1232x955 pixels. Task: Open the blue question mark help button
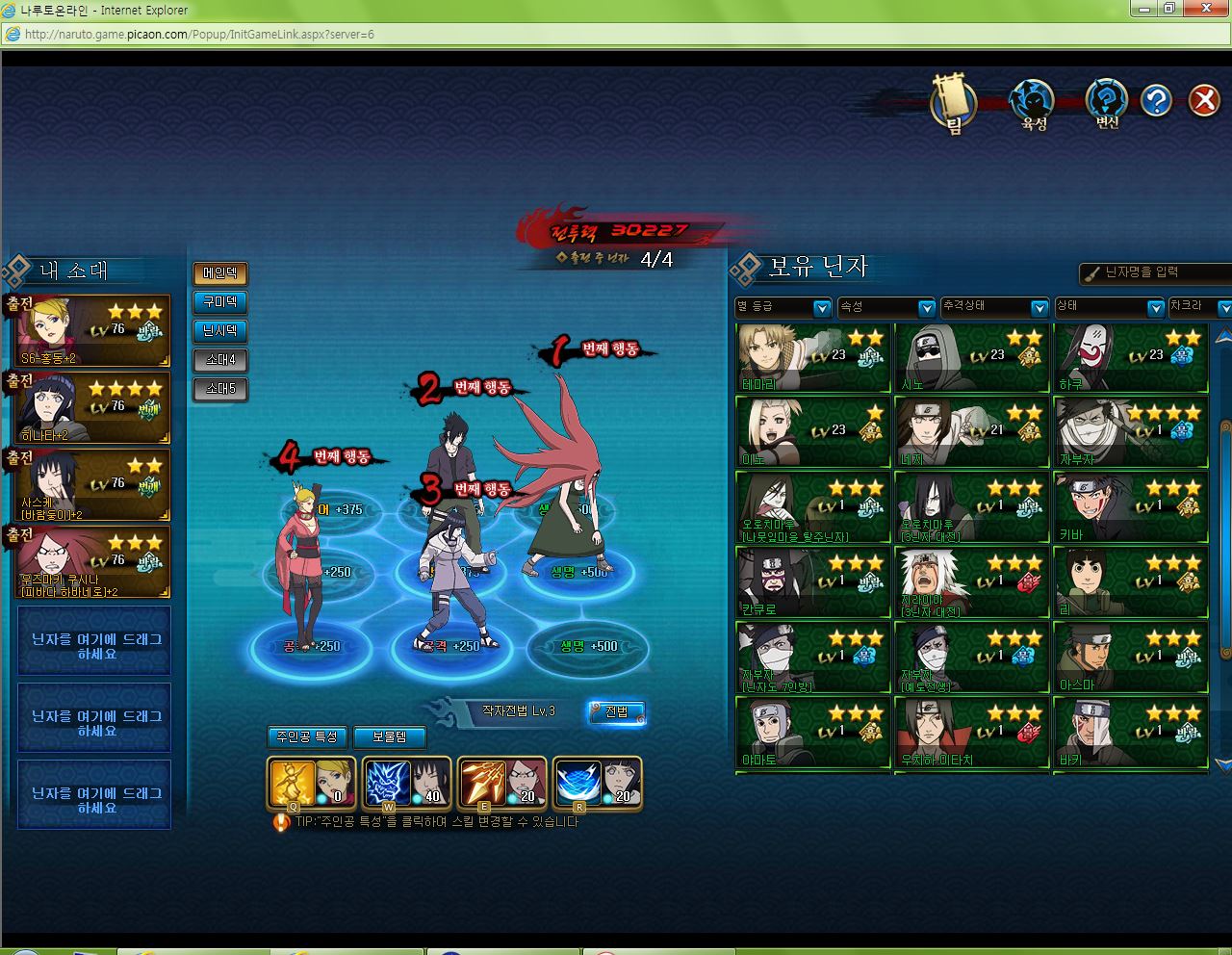pyautogui.click(x=1156, y=100)
